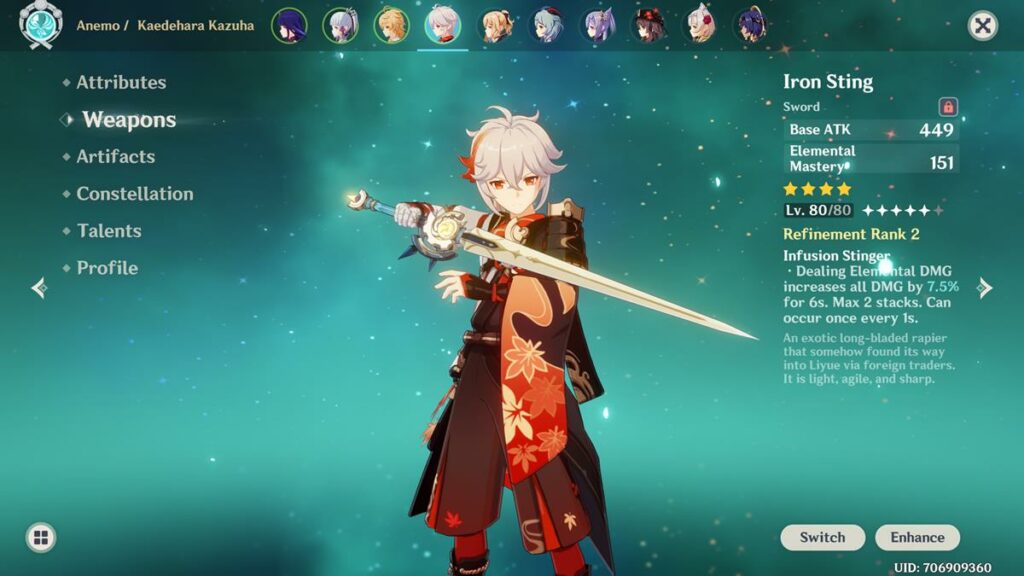Viewport: 1024px width, 576px height.
Task: Close the character screen with X
Action: pyautogui.click(x=983, y=26)
